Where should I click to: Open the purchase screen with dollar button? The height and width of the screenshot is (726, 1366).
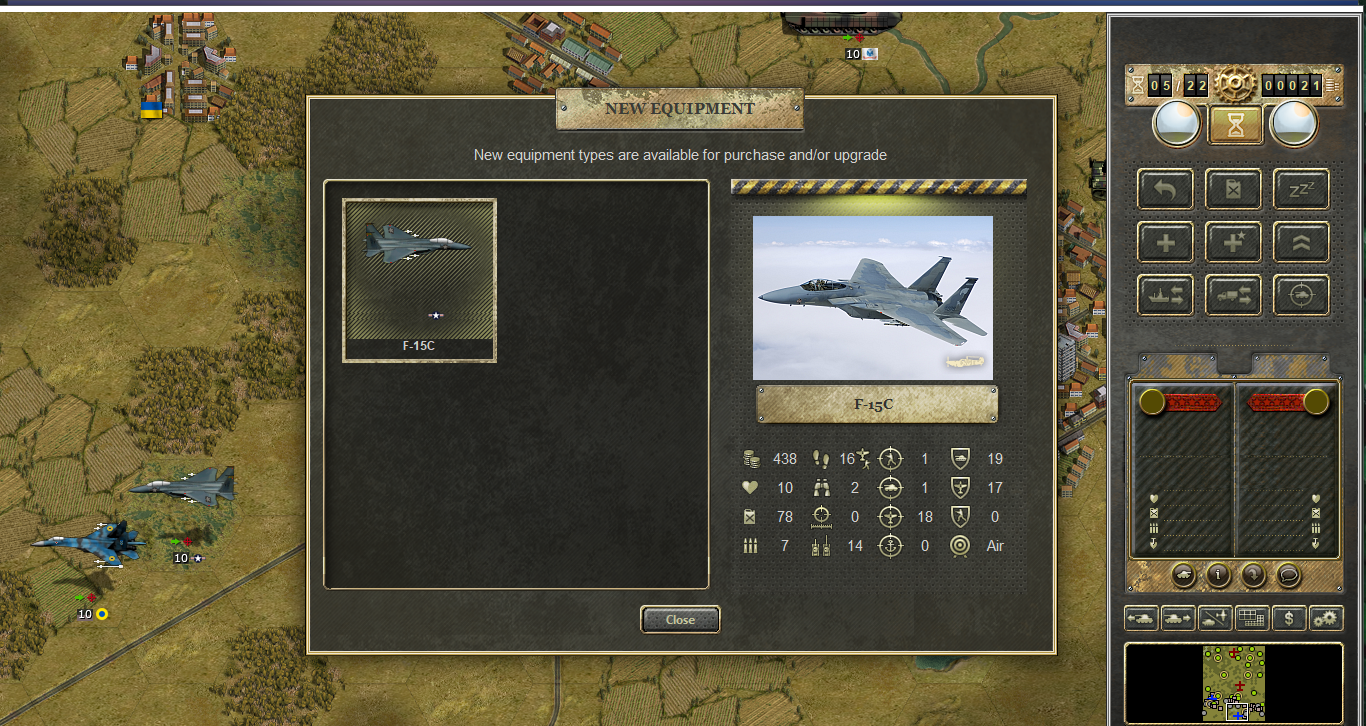coord(1289,618)
